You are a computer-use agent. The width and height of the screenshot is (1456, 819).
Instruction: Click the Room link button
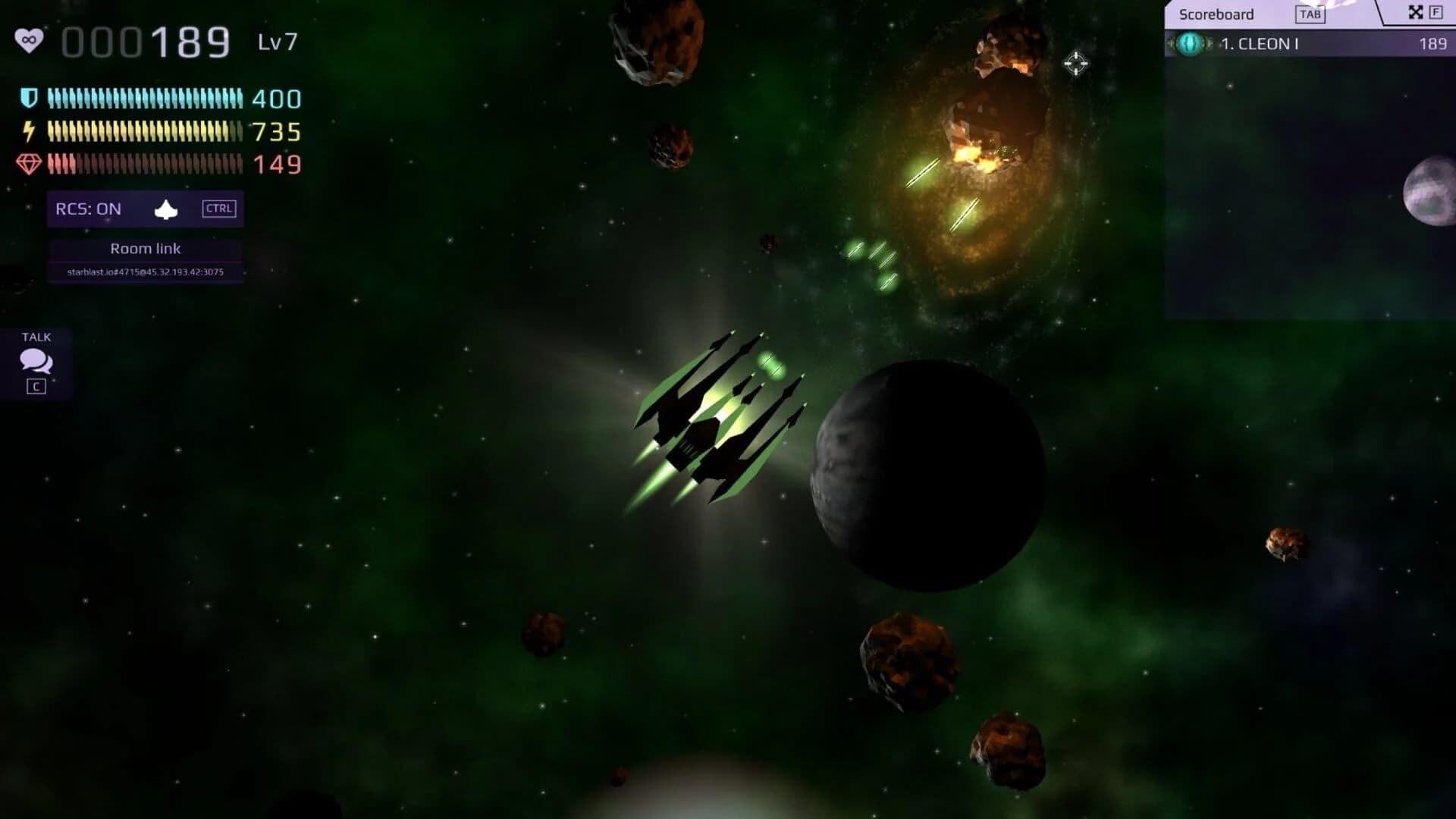[x=146, y=248]
